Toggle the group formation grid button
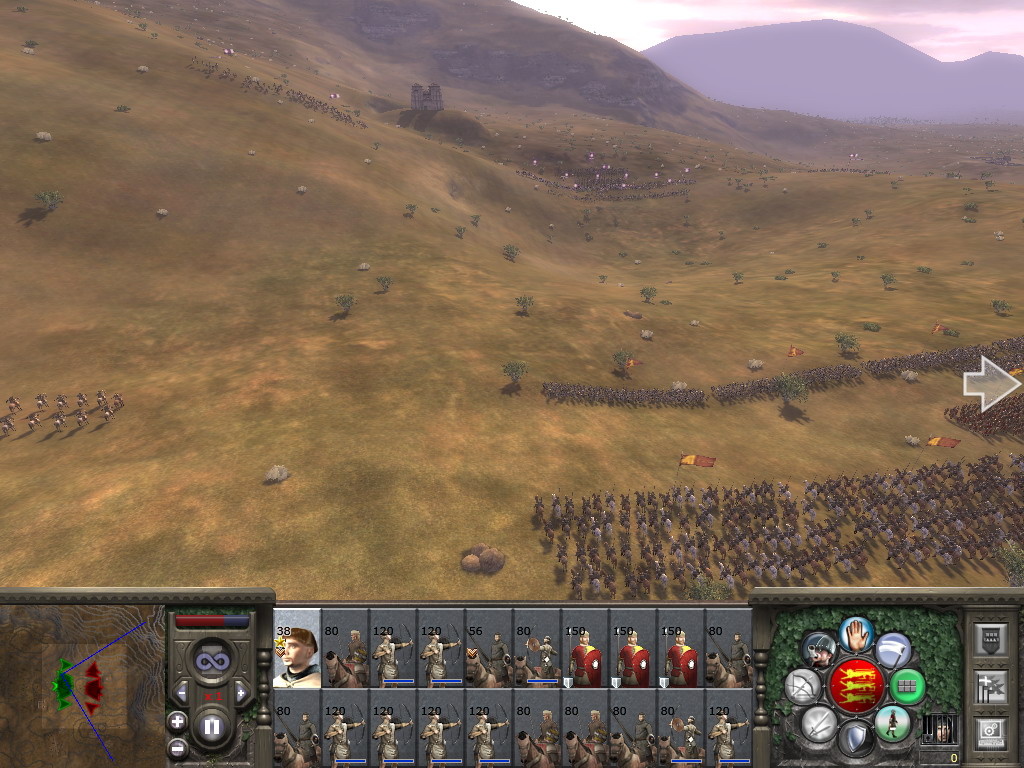 (x=907, y=686)
